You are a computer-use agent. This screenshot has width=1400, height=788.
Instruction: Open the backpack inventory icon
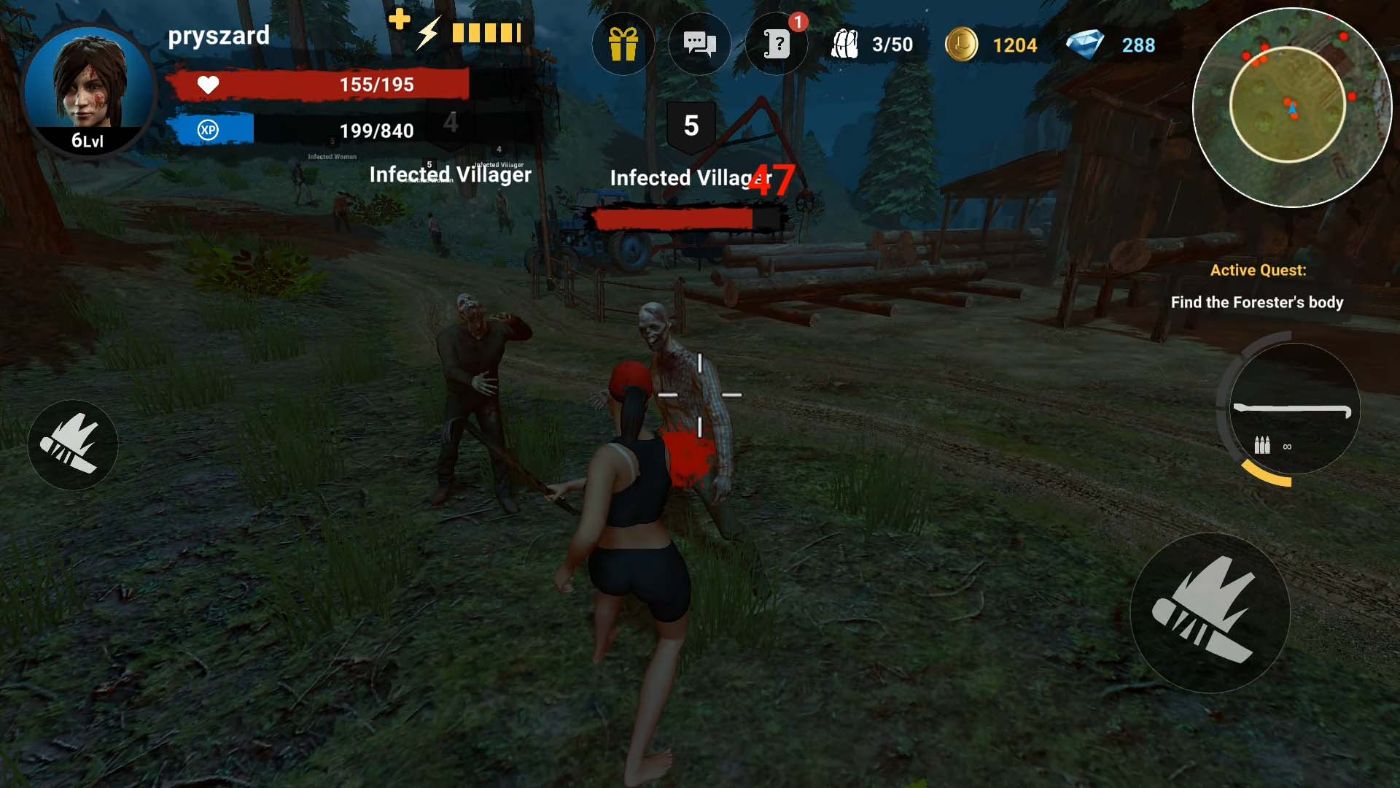(x=845, y=43)
